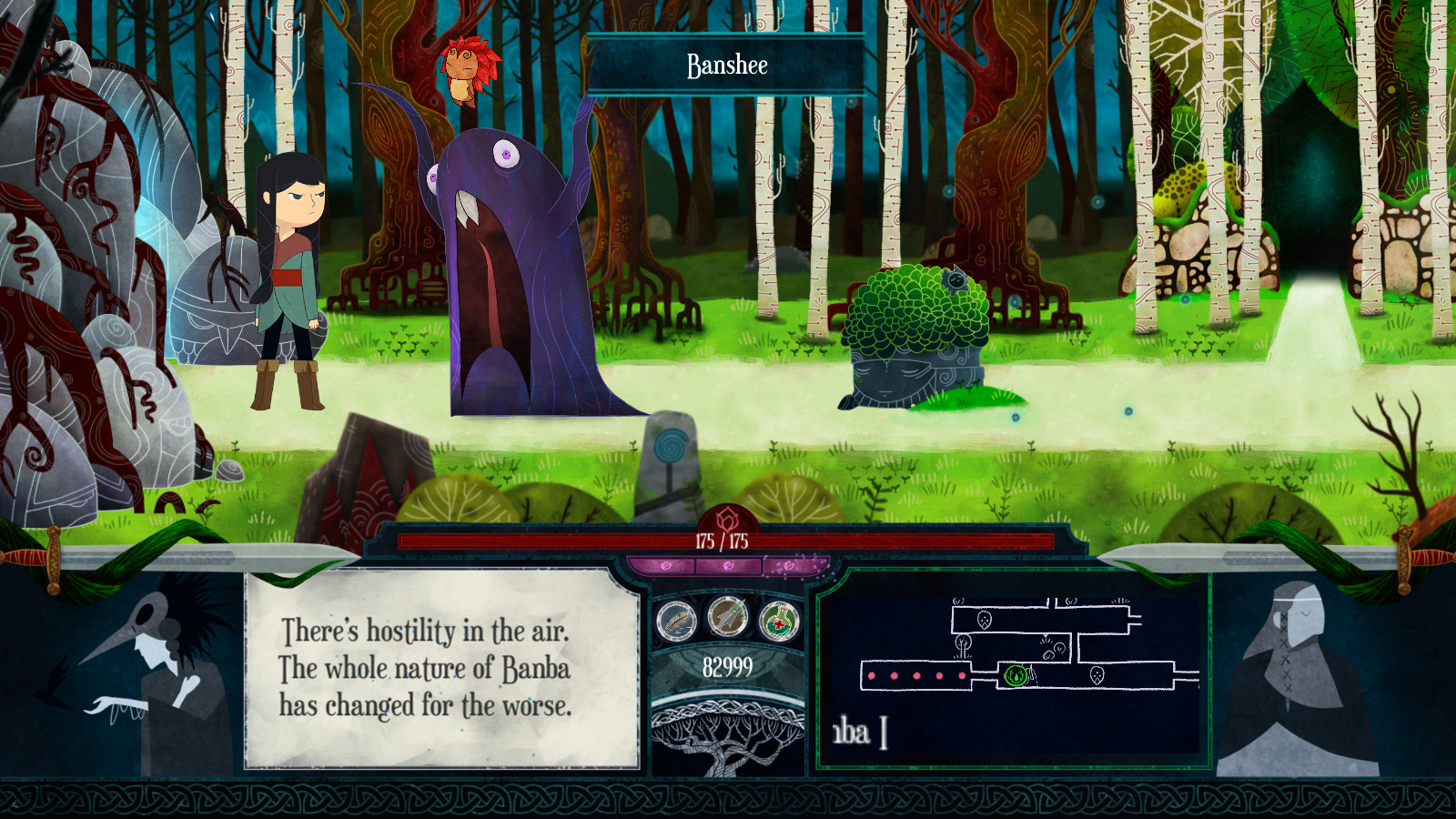Screen dimensions: 1456x819
Task: Click the red rose emblem above the health bar
Action: click(x=728, y=517)
